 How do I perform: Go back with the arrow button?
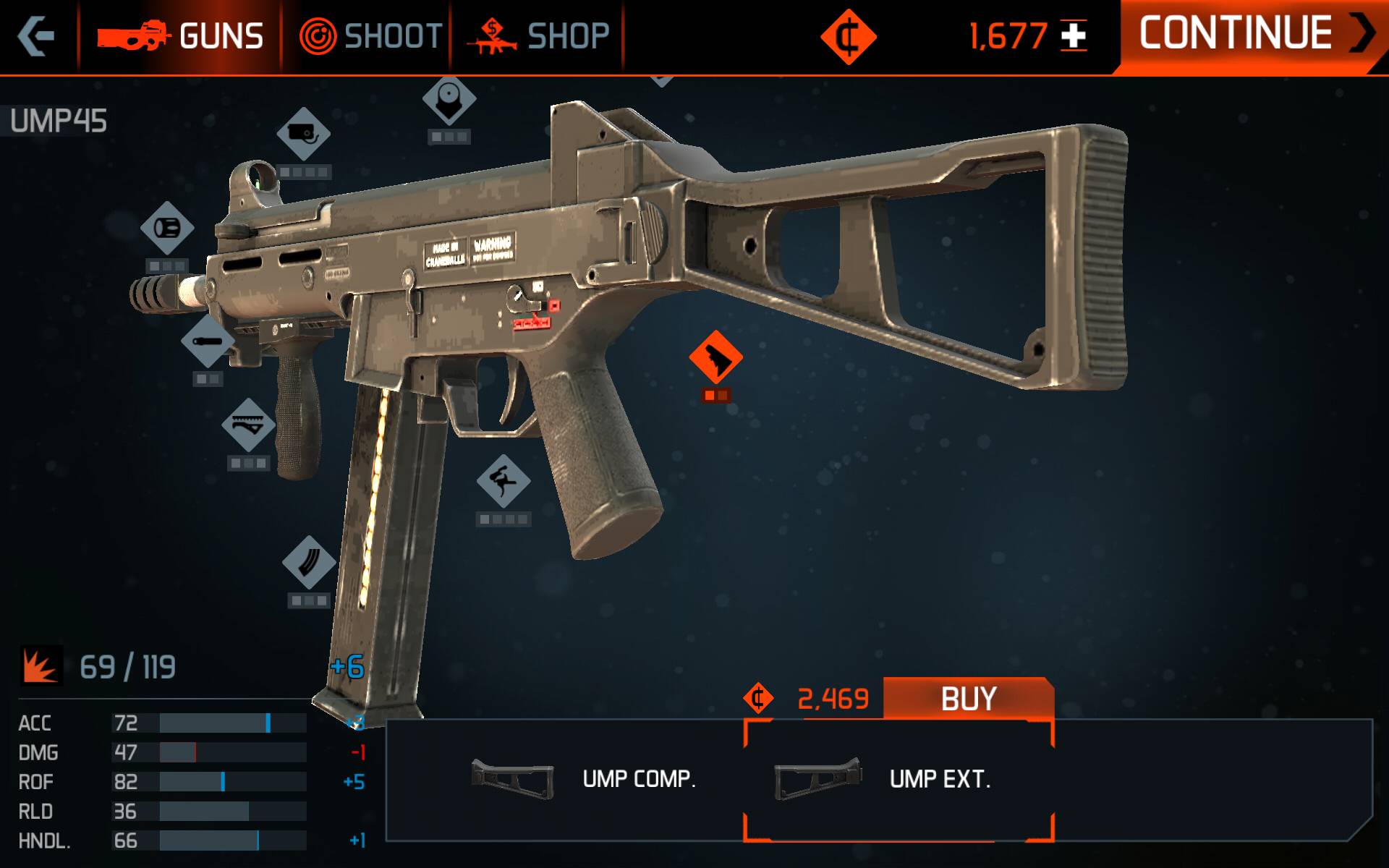coord(36,36)
